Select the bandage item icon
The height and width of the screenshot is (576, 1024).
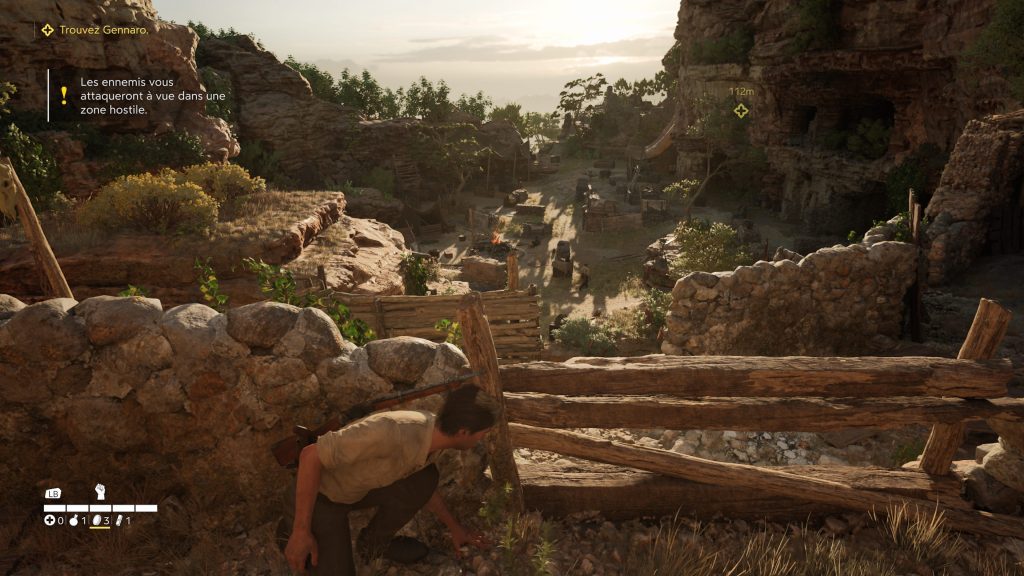120,520
